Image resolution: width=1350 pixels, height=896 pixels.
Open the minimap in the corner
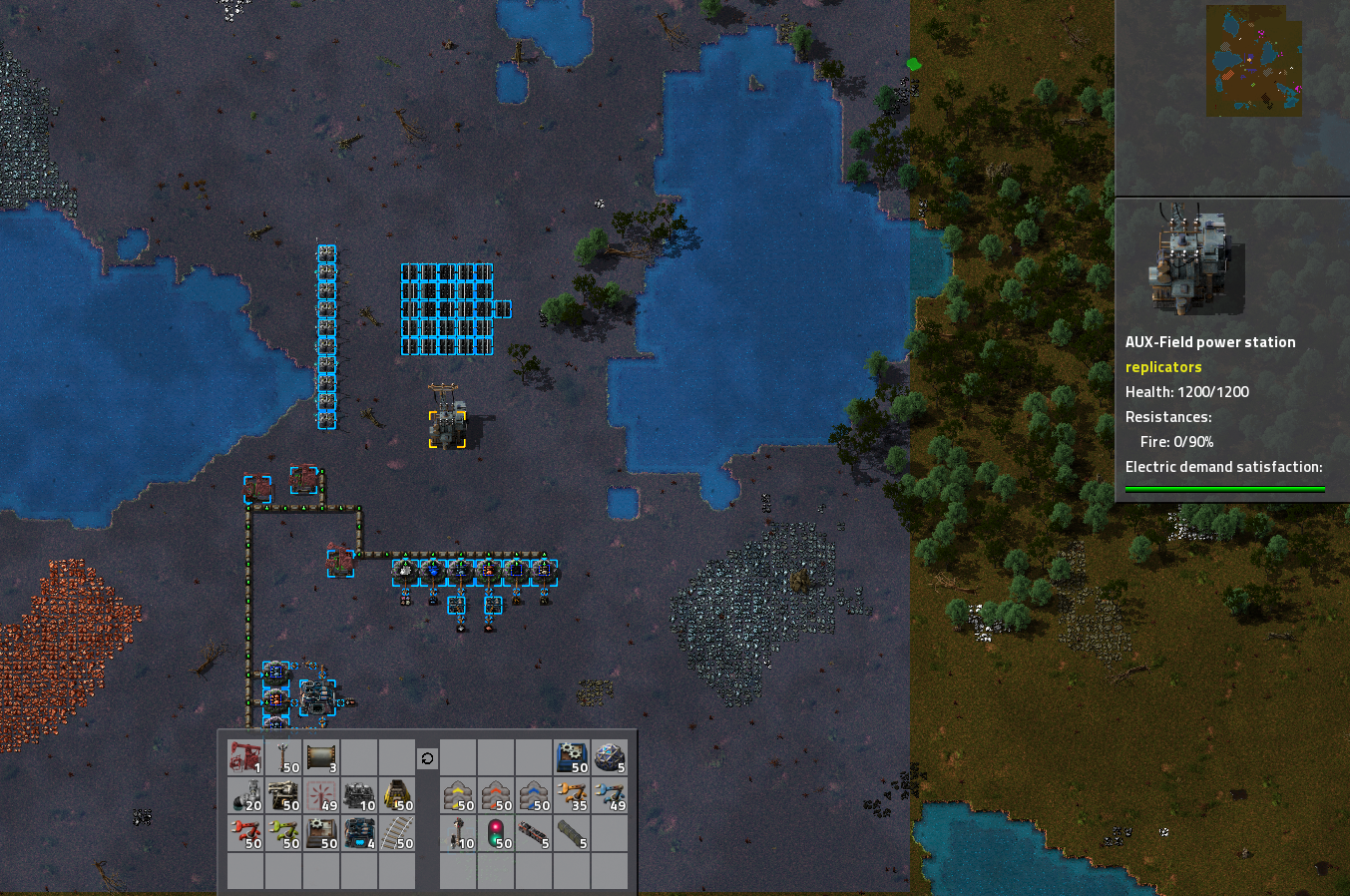point(1254,60)
